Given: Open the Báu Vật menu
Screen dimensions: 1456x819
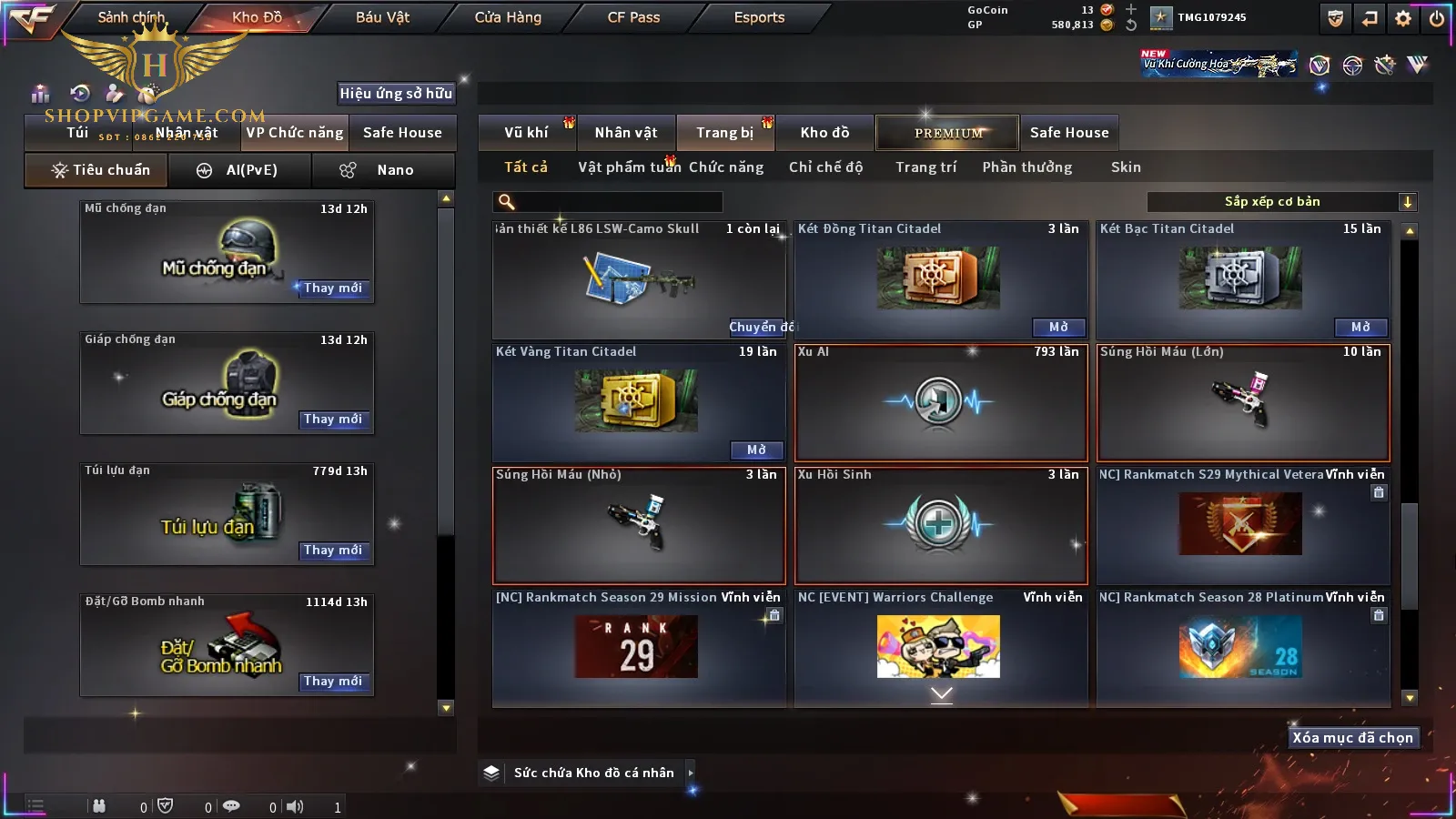Looking at the screenshot, I should point(382,17).
